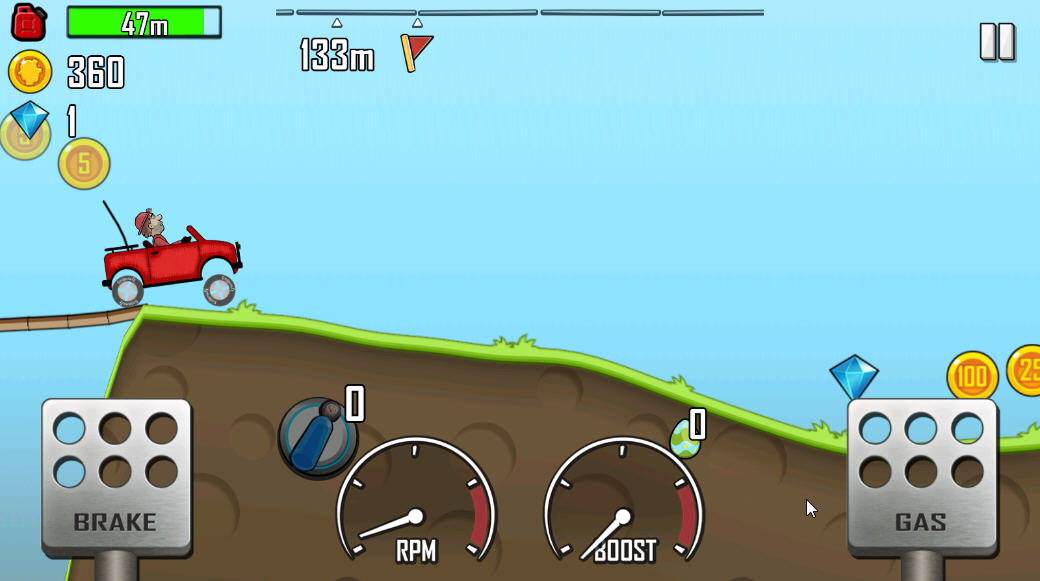This screenshot has width=1040, height=581.
Task: Step on the GAS pedal
Action: click(921, 475)
